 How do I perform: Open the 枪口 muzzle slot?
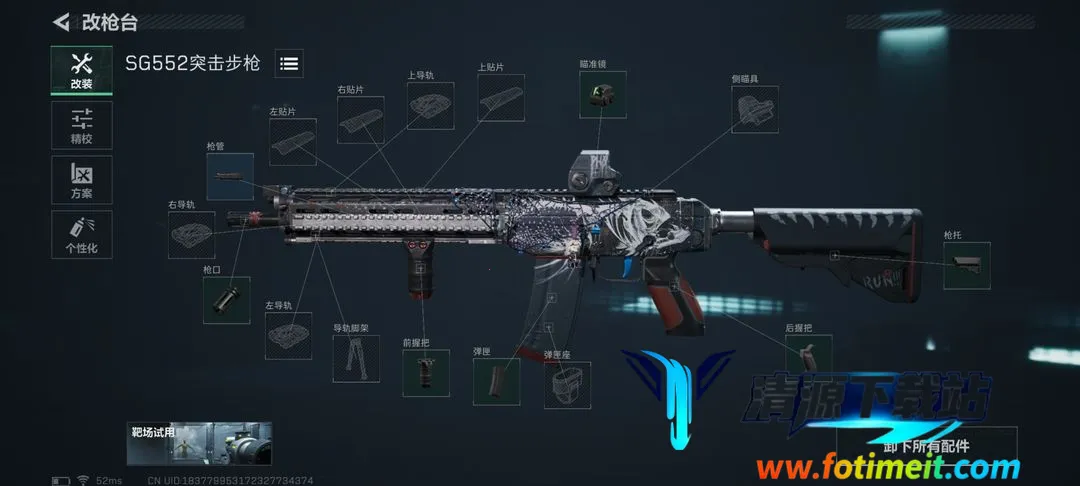(226, 300)
